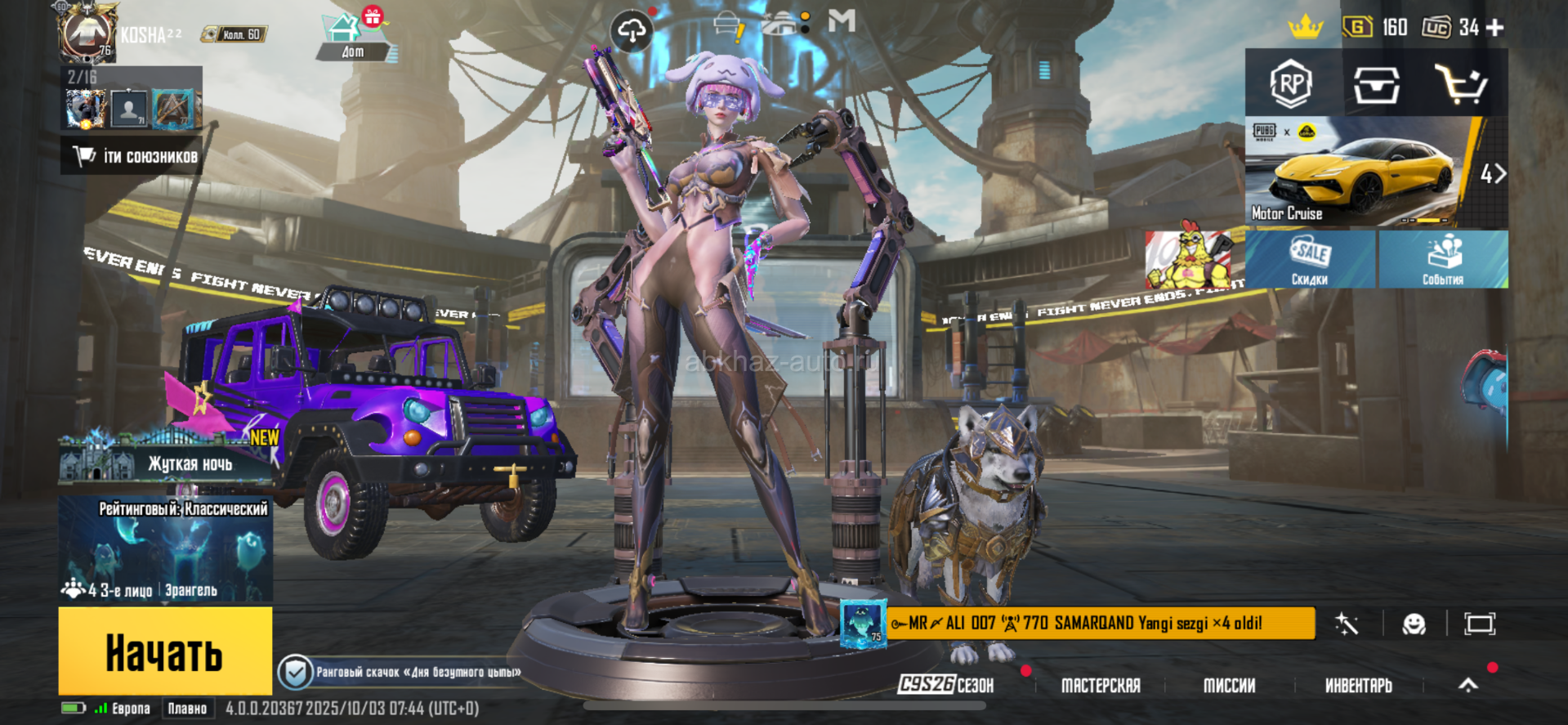Add UC currency with the plus button

click(x=1495, y=28)
